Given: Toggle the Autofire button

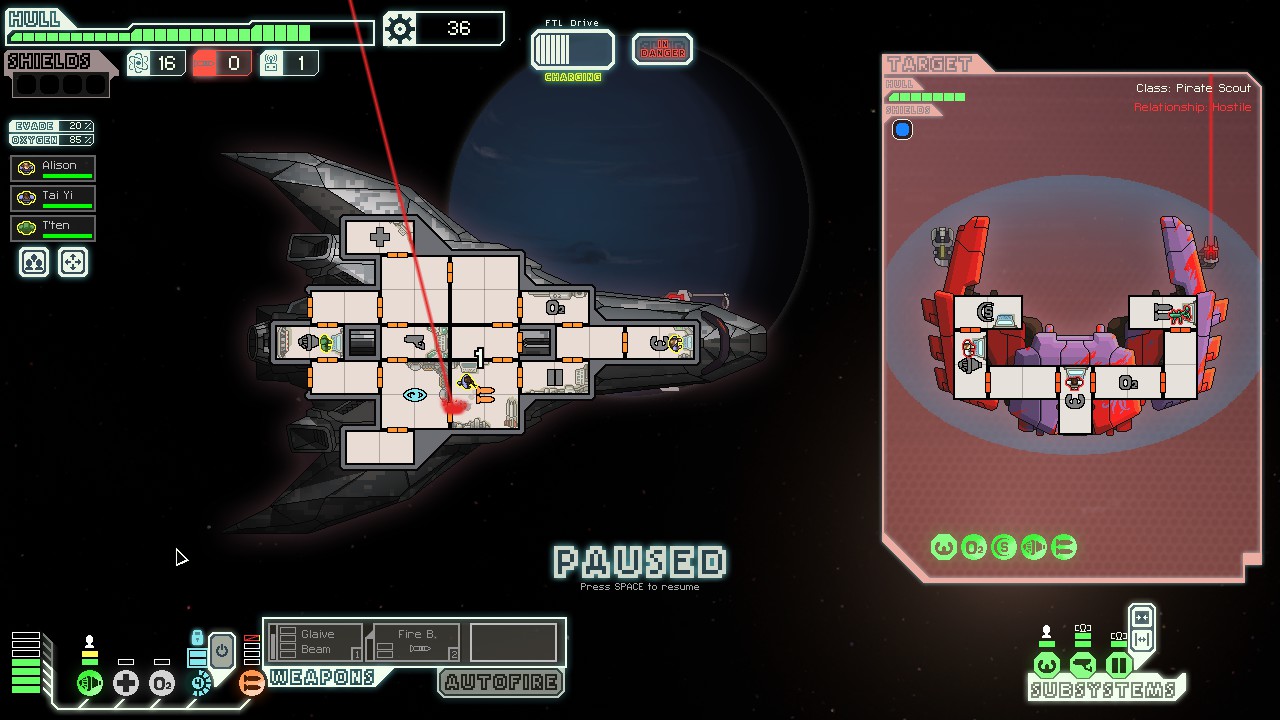Looking at the screenshot, I should click(501, 682).
